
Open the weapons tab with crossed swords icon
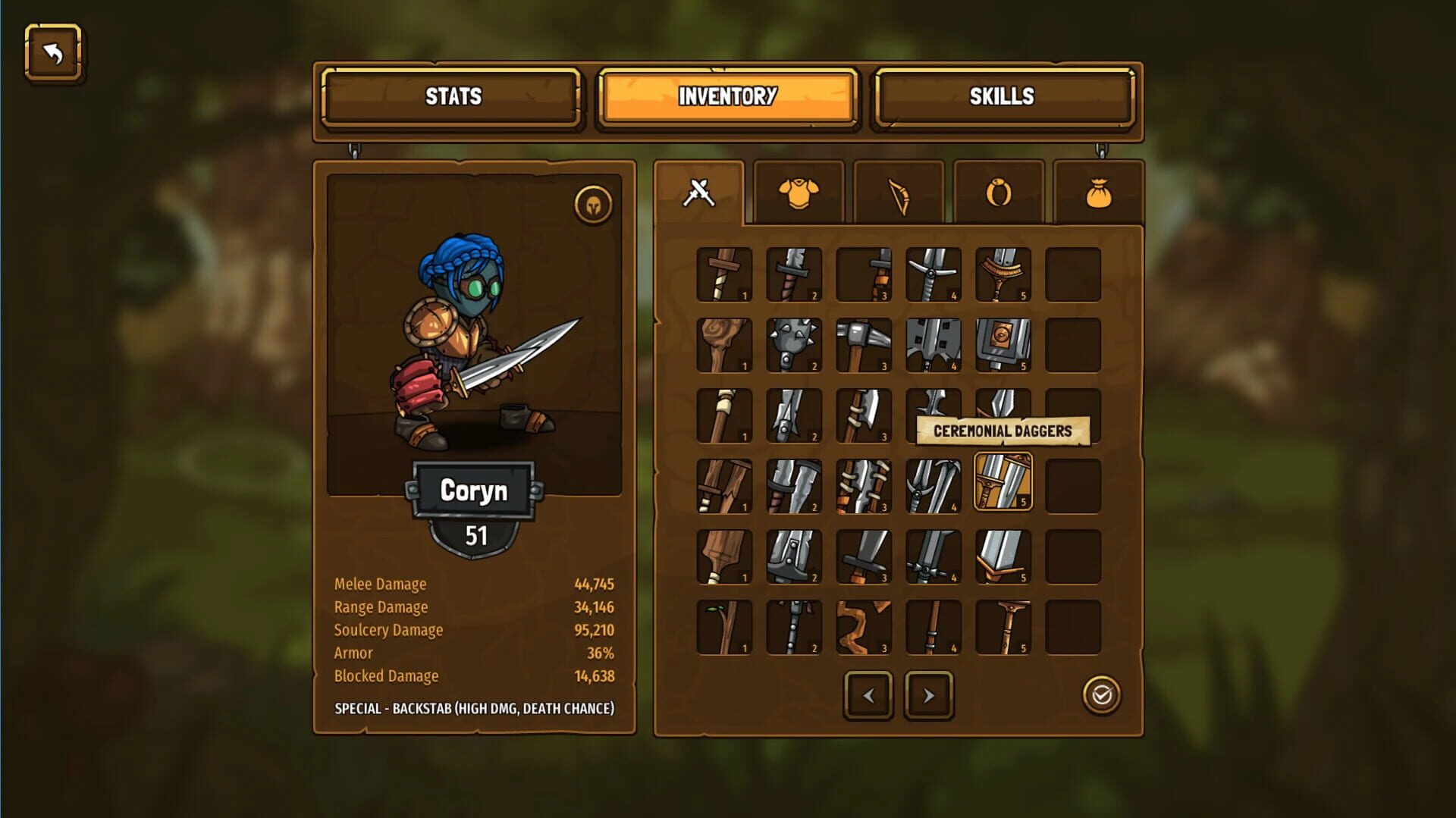tap(698, 192)
